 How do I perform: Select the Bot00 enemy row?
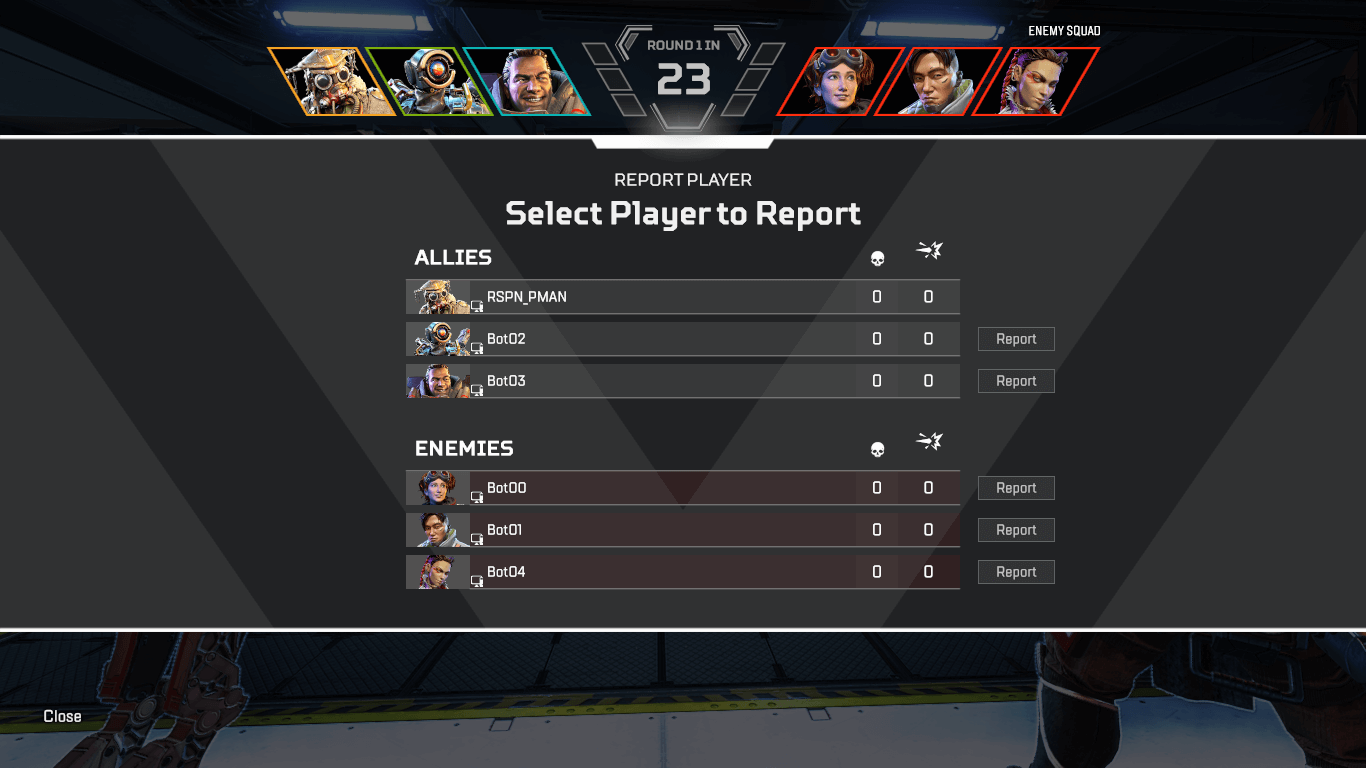coord(660,488)
